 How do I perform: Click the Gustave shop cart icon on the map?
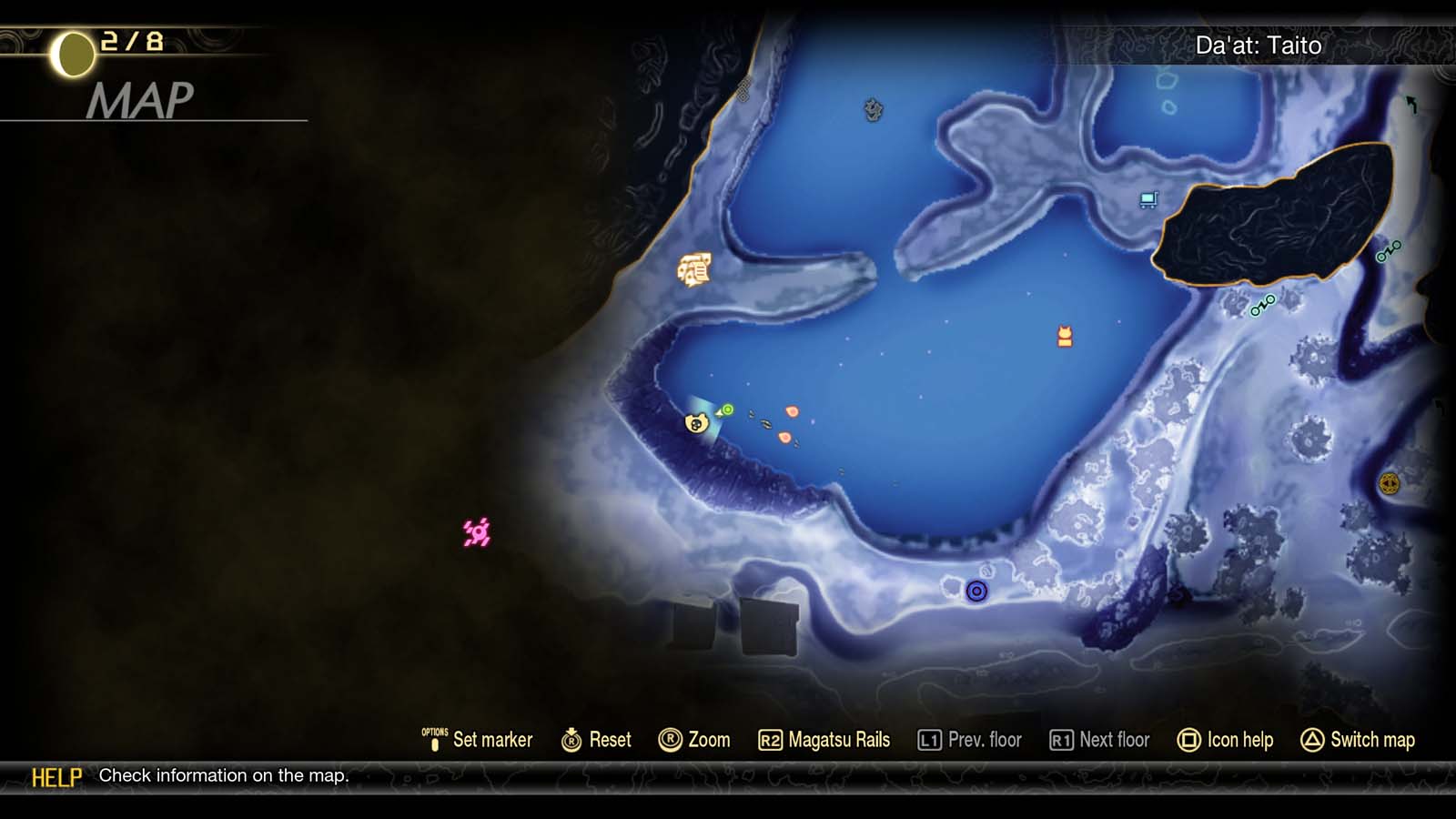(1148, 198)
